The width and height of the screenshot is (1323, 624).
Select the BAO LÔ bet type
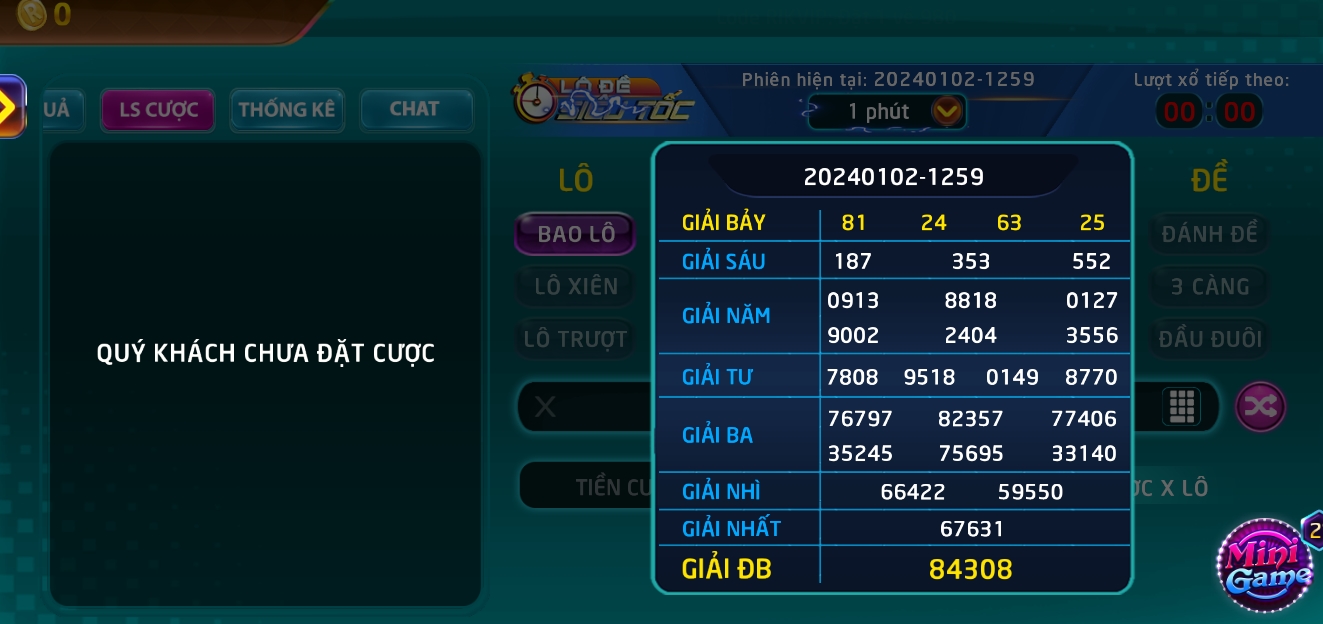pos(575,234)
